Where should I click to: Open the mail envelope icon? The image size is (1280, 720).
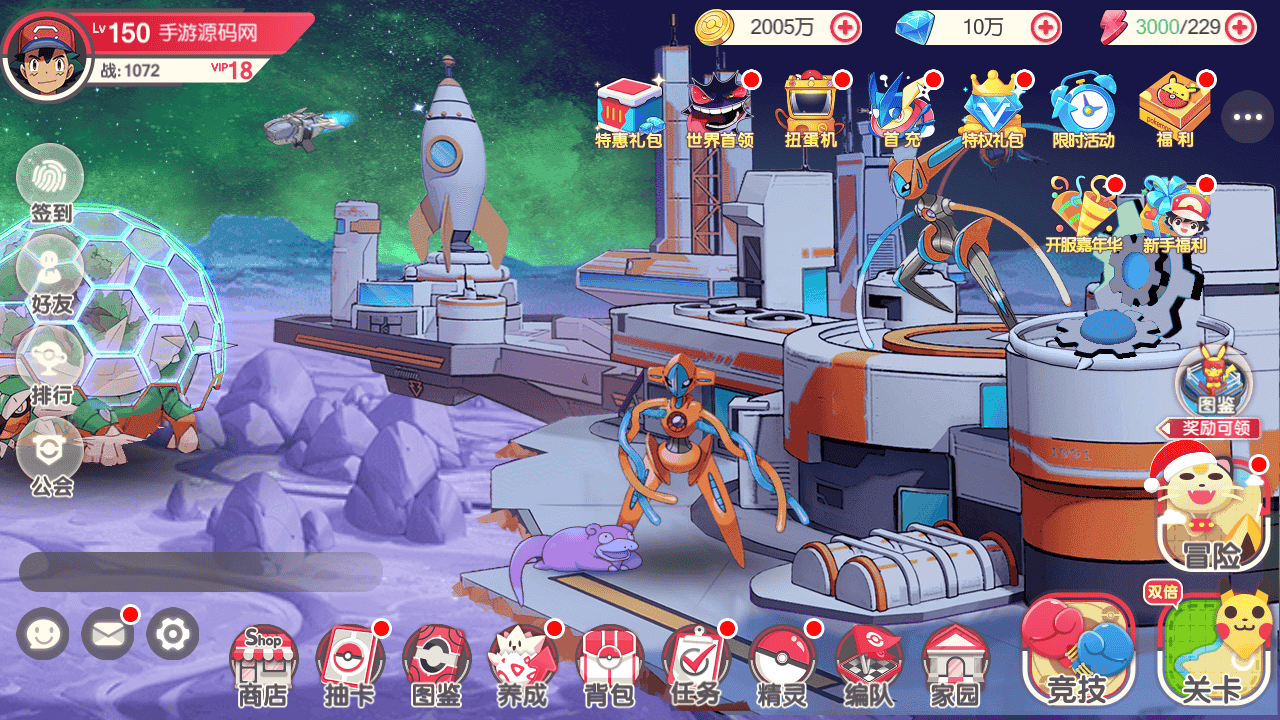[107, 634]
